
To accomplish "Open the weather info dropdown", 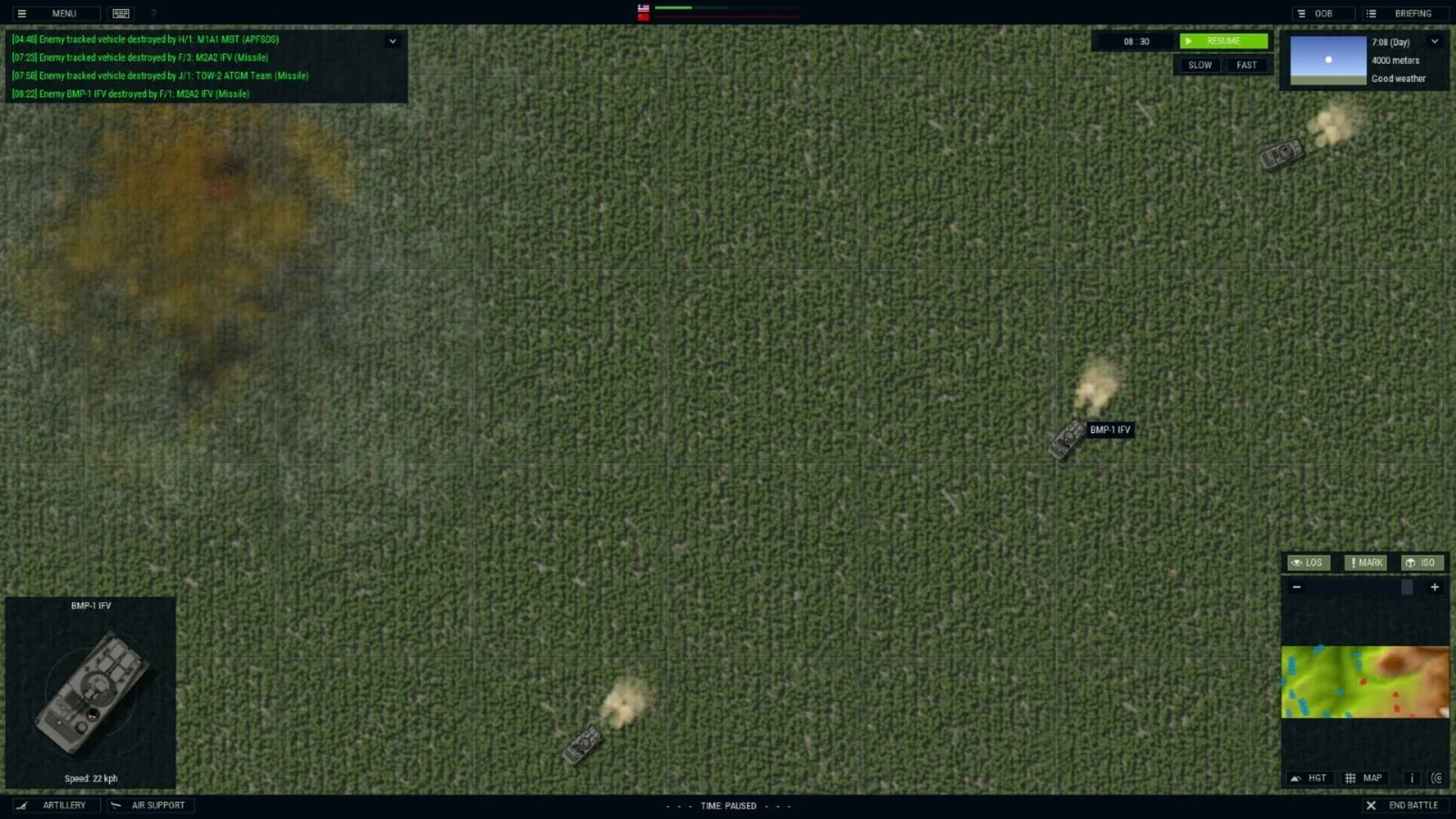I will tap(1434, 42).
